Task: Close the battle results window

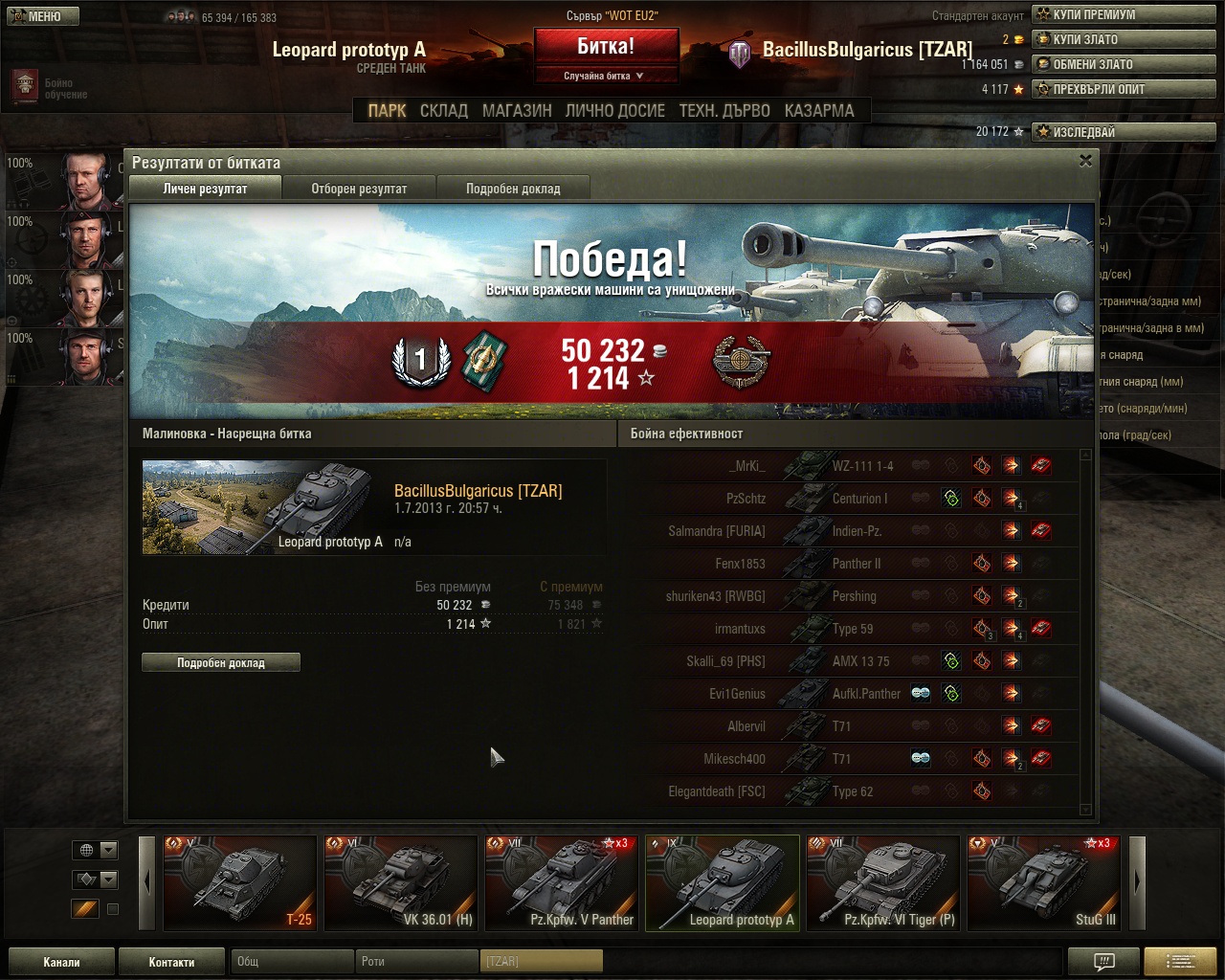Action: 1085,161
